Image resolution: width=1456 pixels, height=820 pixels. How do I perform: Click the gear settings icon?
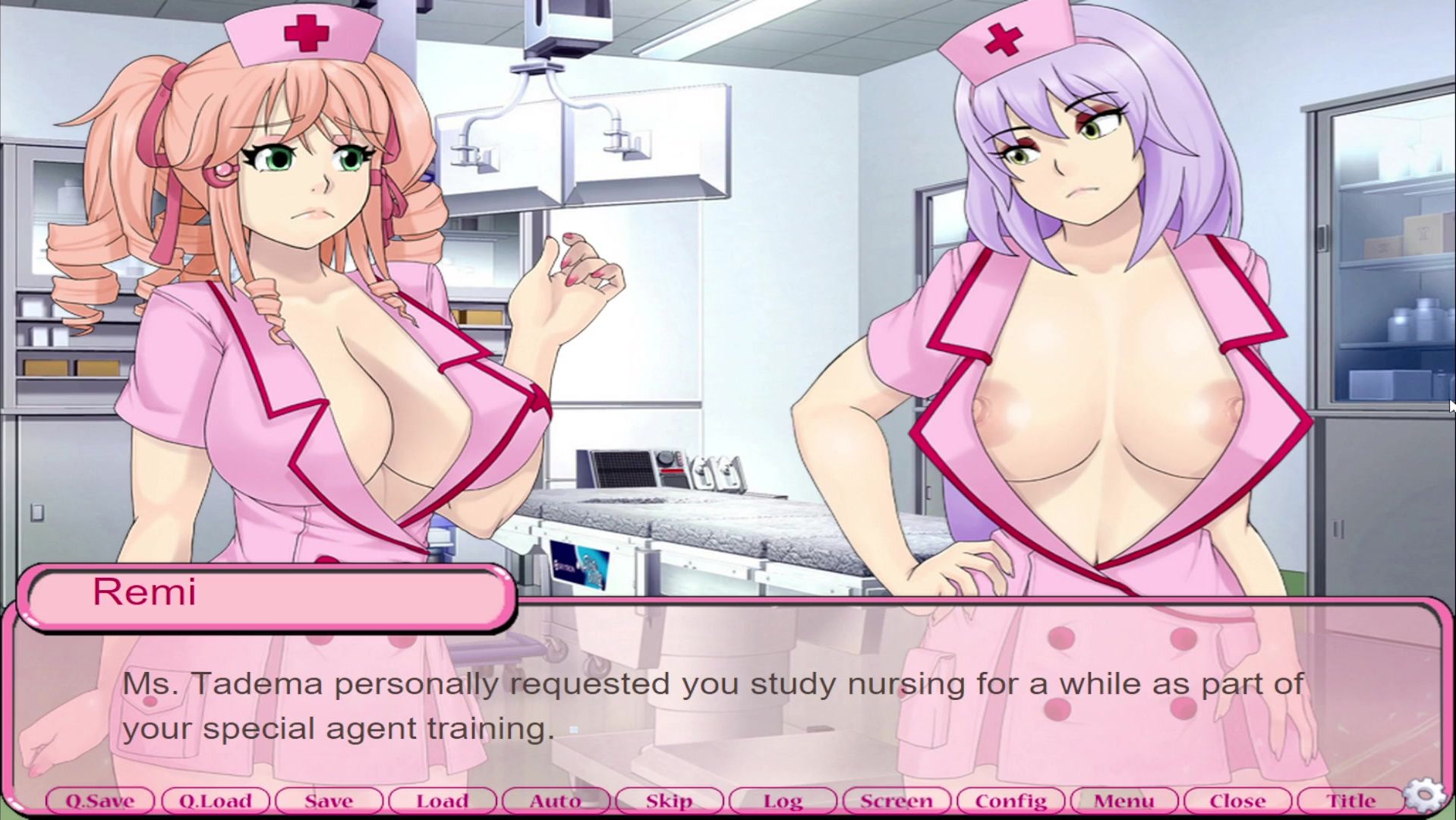1425,796
